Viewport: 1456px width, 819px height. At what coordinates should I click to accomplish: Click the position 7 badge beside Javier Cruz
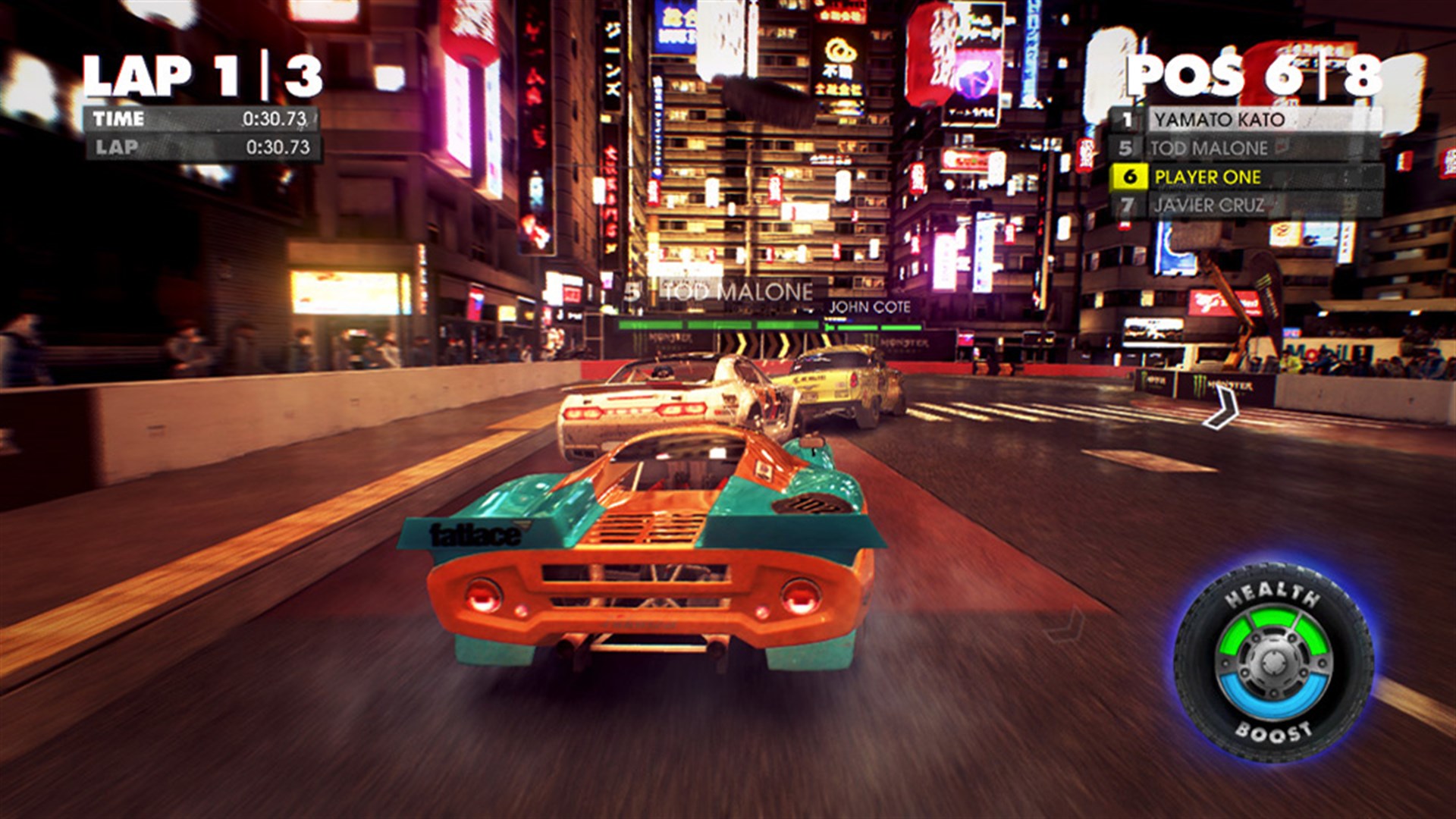[x=1128, y=205]
